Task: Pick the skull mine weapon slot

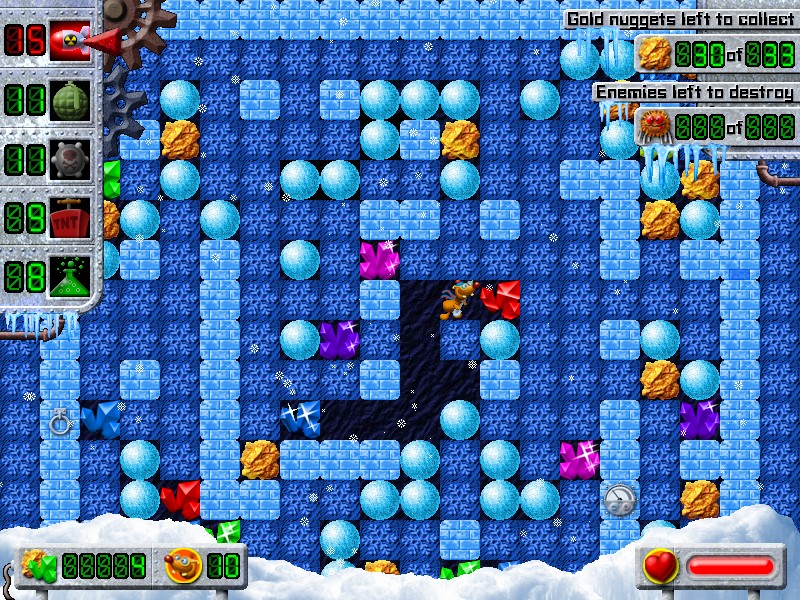Action: click(x=70, y=158)
